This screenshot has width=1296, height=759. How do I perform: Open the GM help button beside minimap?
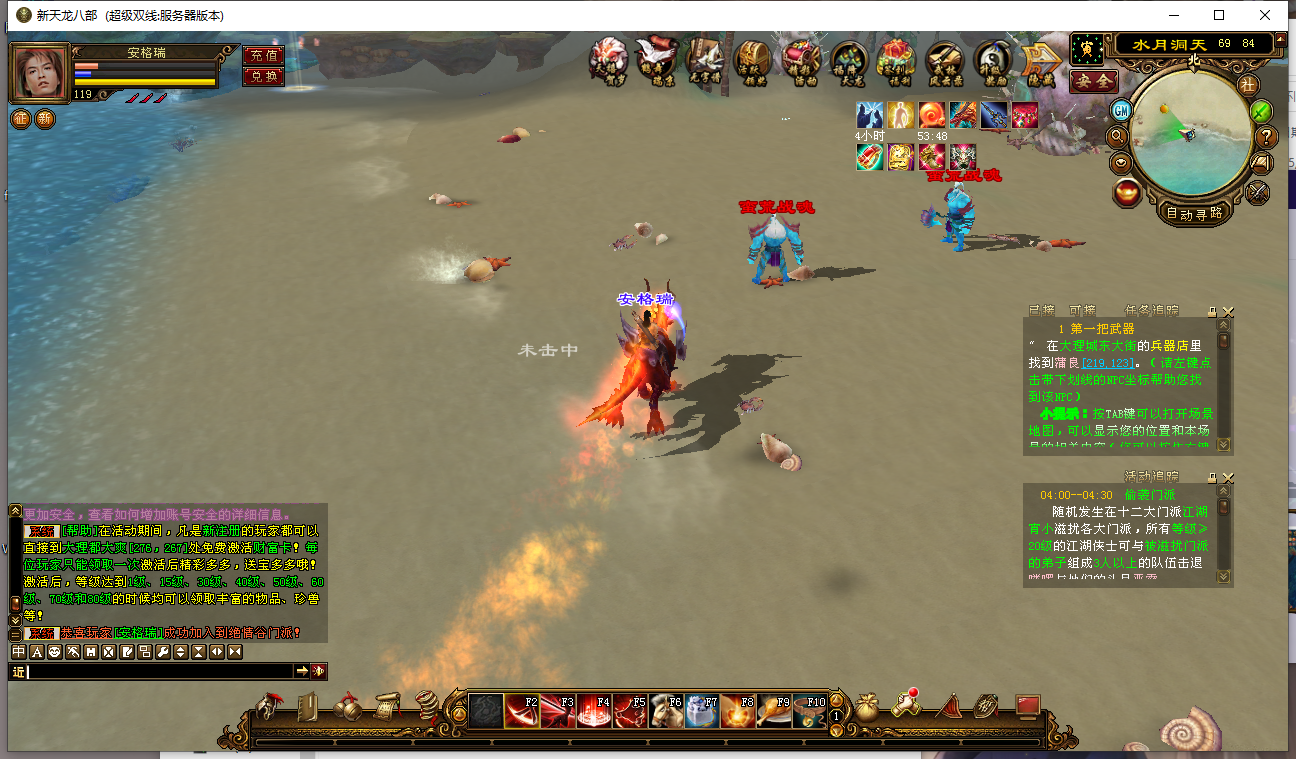tap(1121, 109)
